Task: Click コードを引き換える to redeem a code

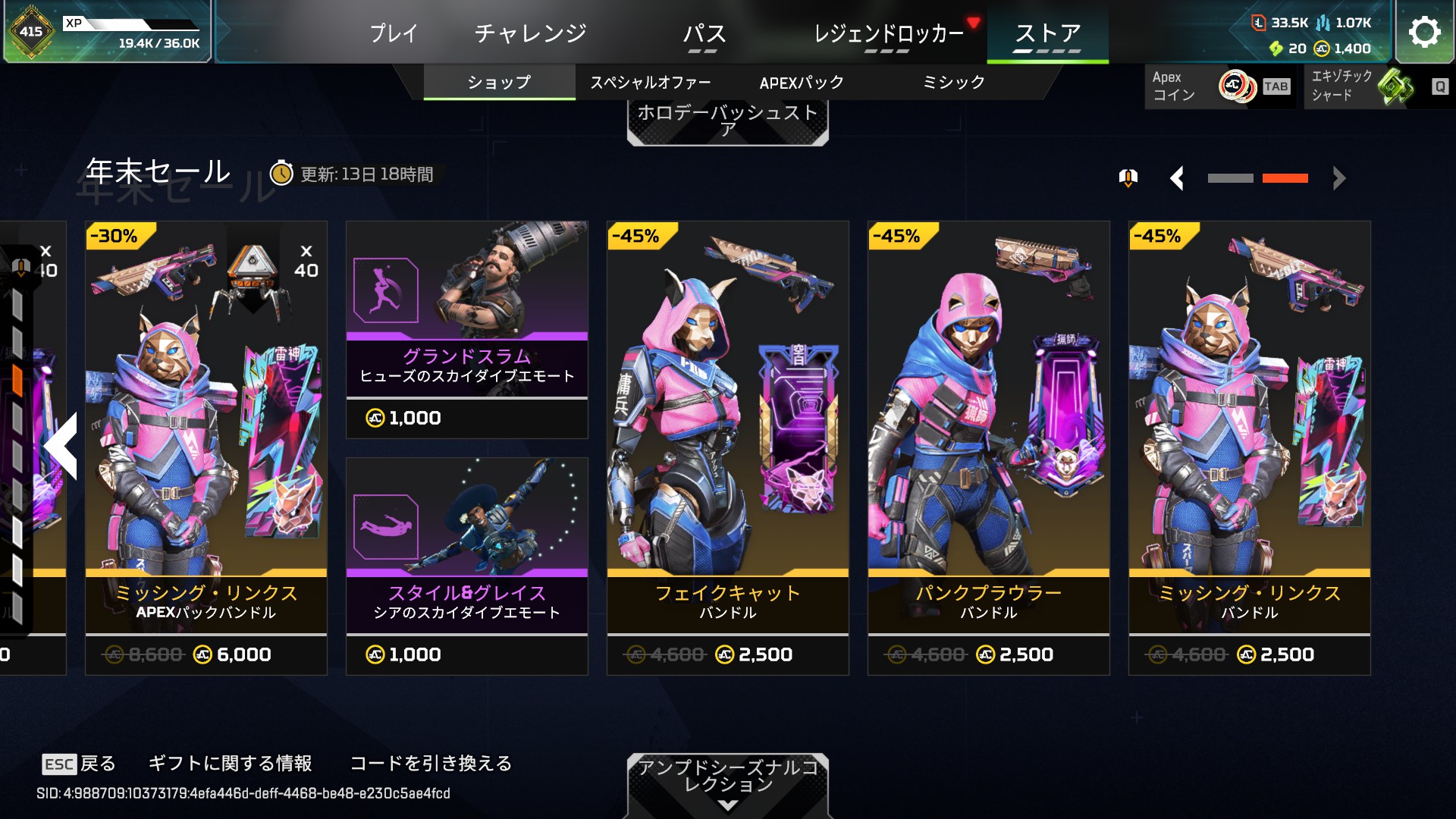Action: pos(431,764)
